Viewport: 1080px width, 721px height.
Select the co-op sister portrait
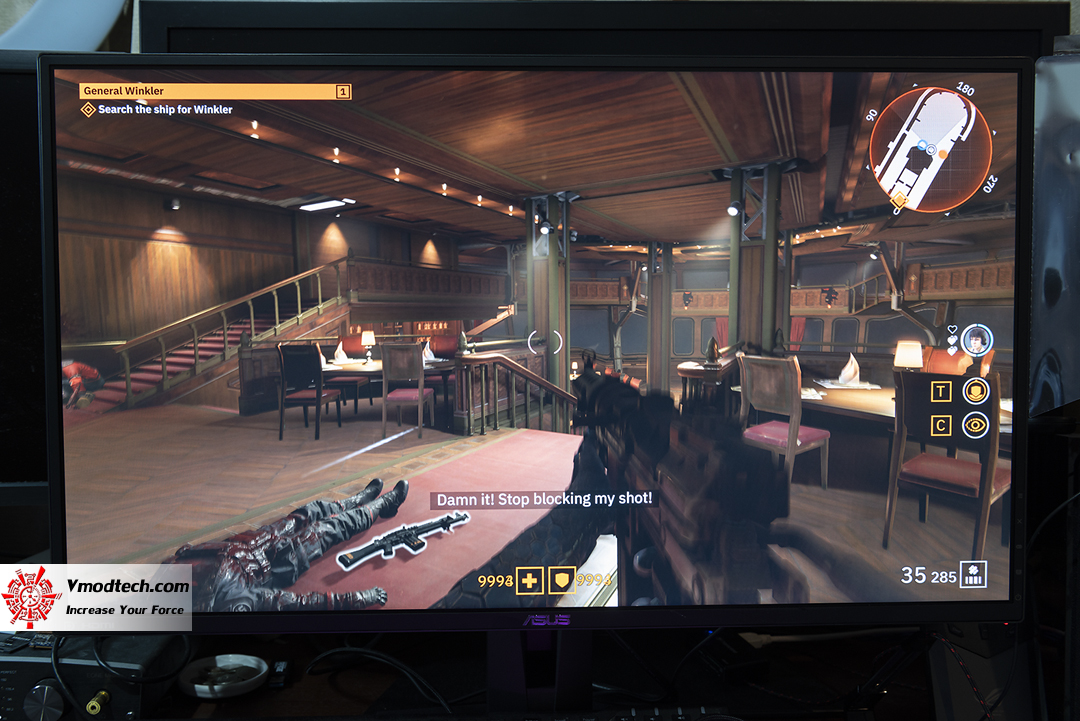976,339
